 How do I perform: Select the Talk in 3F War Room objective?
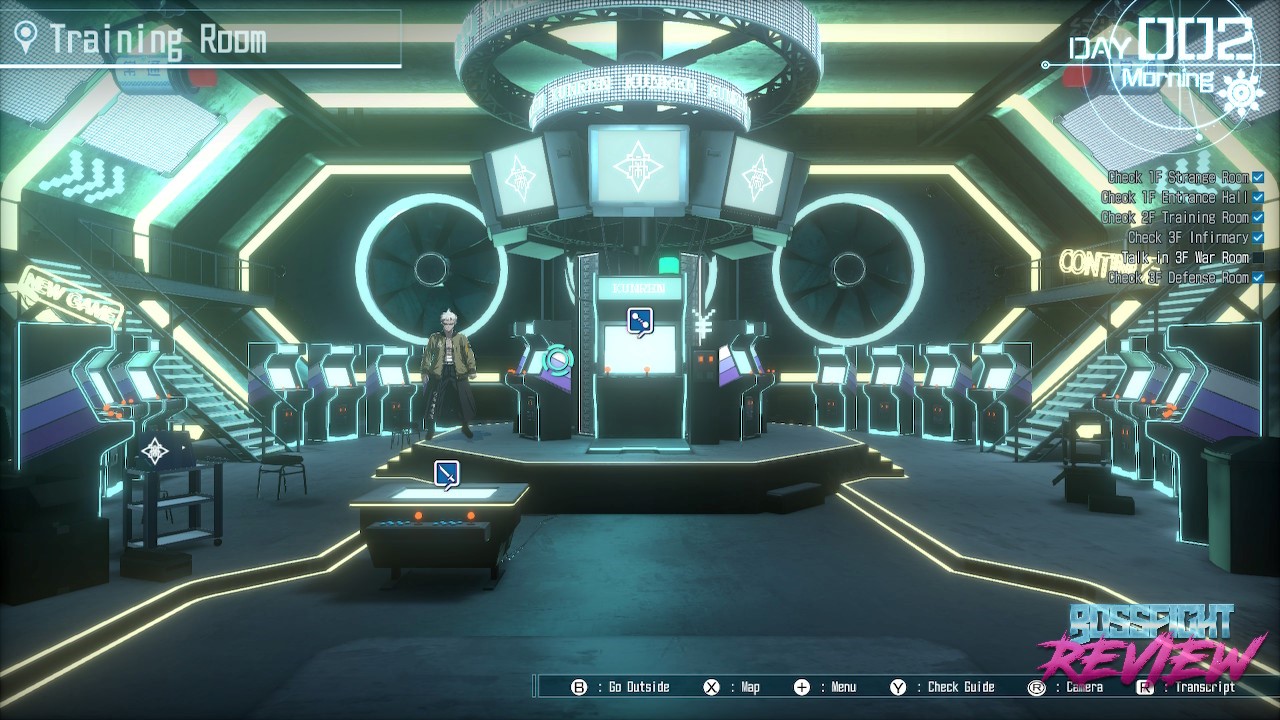(x=1186, y=258)
